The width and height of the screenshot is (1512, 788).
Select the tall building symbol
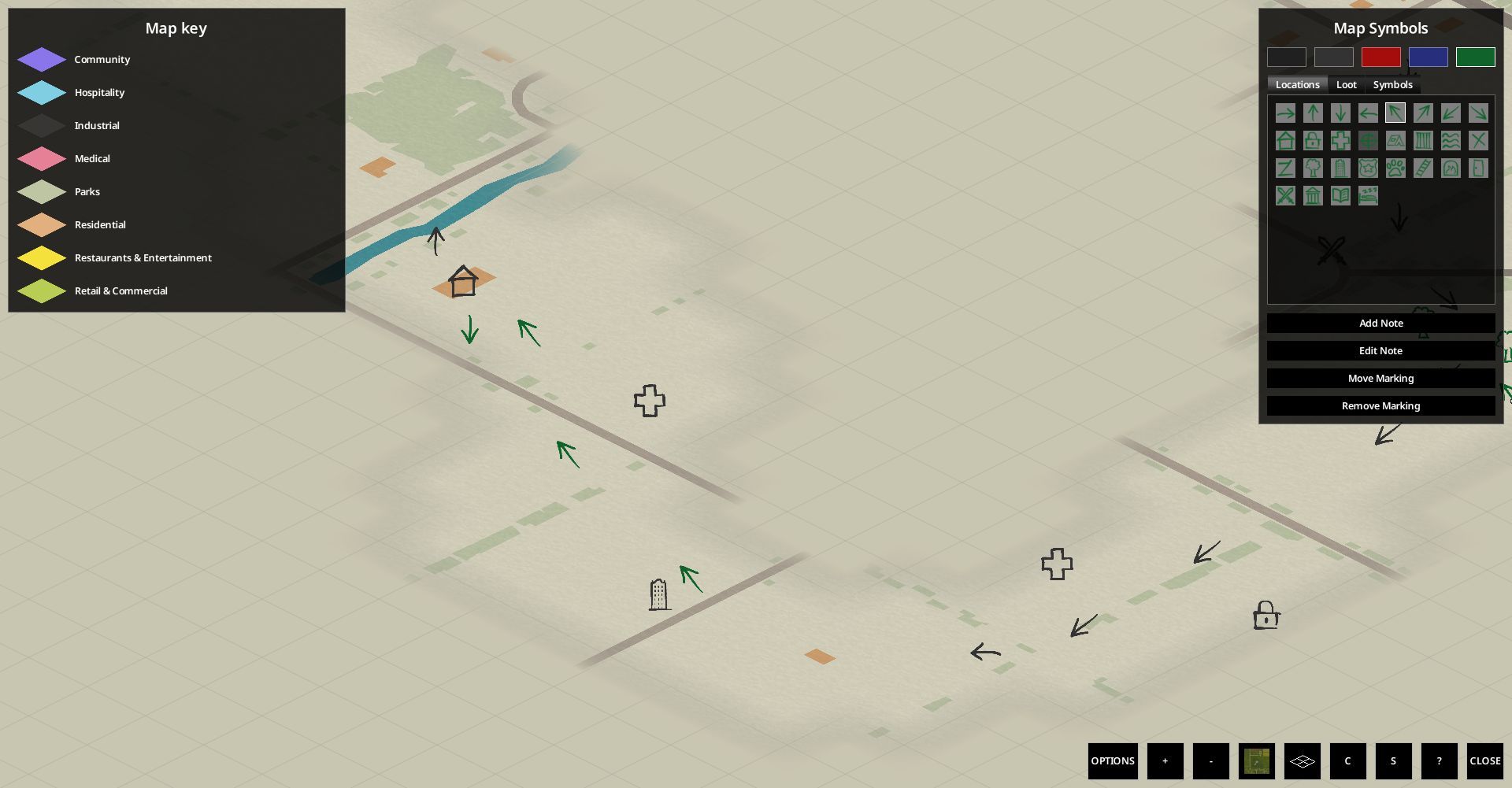tap(1341, 168)
